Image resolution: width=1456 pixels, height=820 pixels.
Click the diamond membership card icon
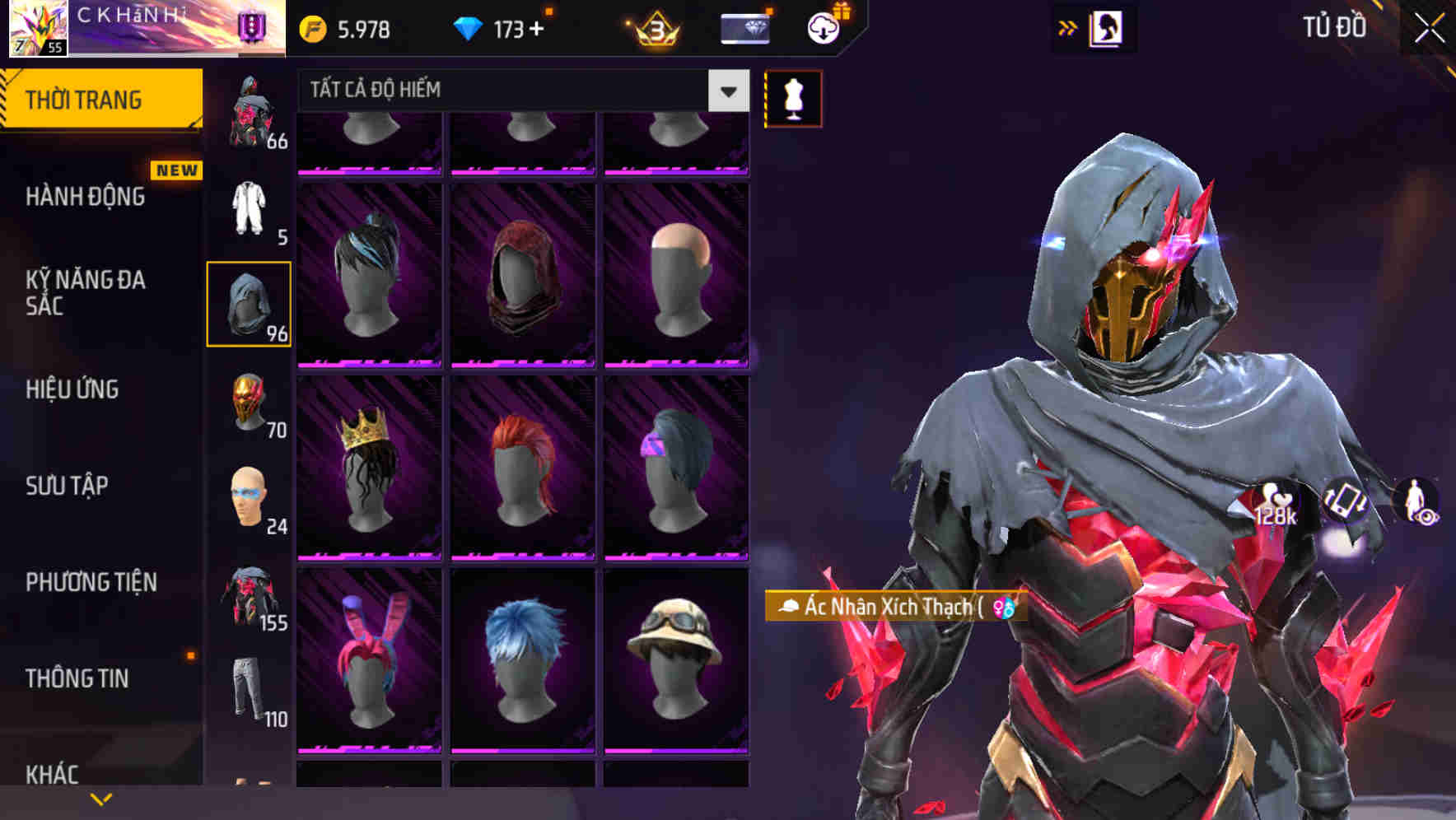coord(744,26)
